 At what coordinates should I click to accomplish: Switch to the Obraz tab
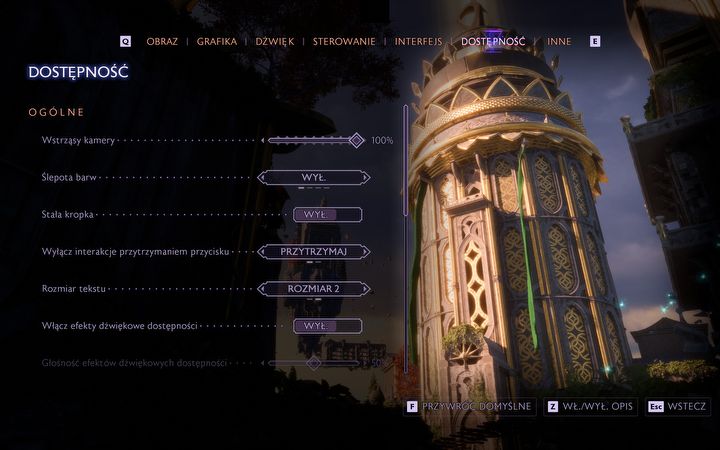click(x=162, y=42)
